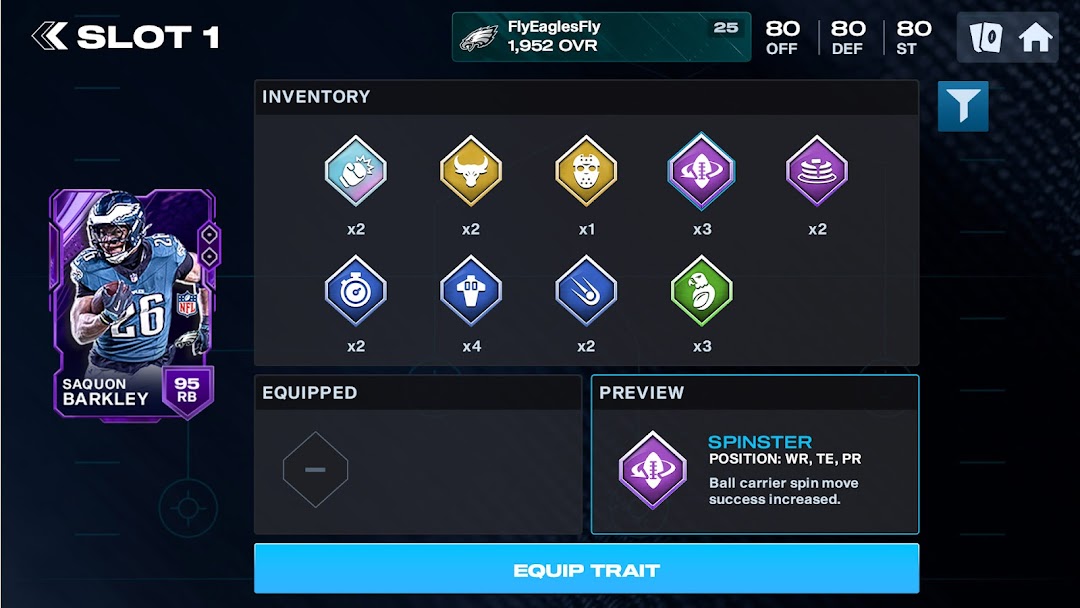This screenshot has width=1080, height=608.
Task: Open the cards menu icon
Action: click(x=985, y=38)
